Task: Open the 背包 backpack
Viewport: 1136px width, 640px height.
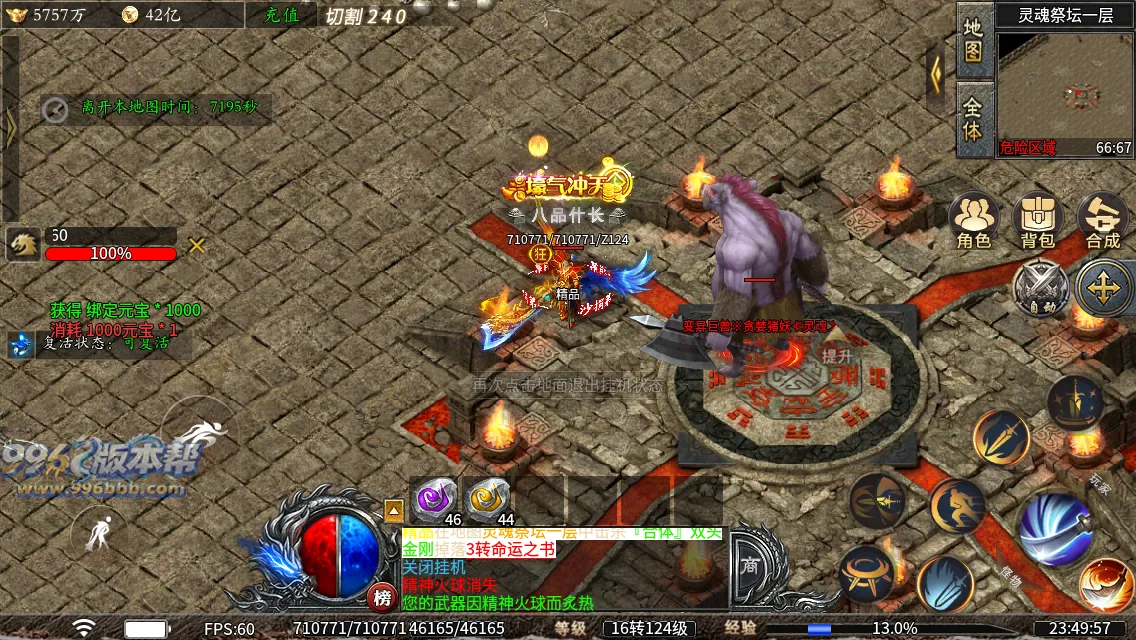Action: click(x=1037, y=221)
